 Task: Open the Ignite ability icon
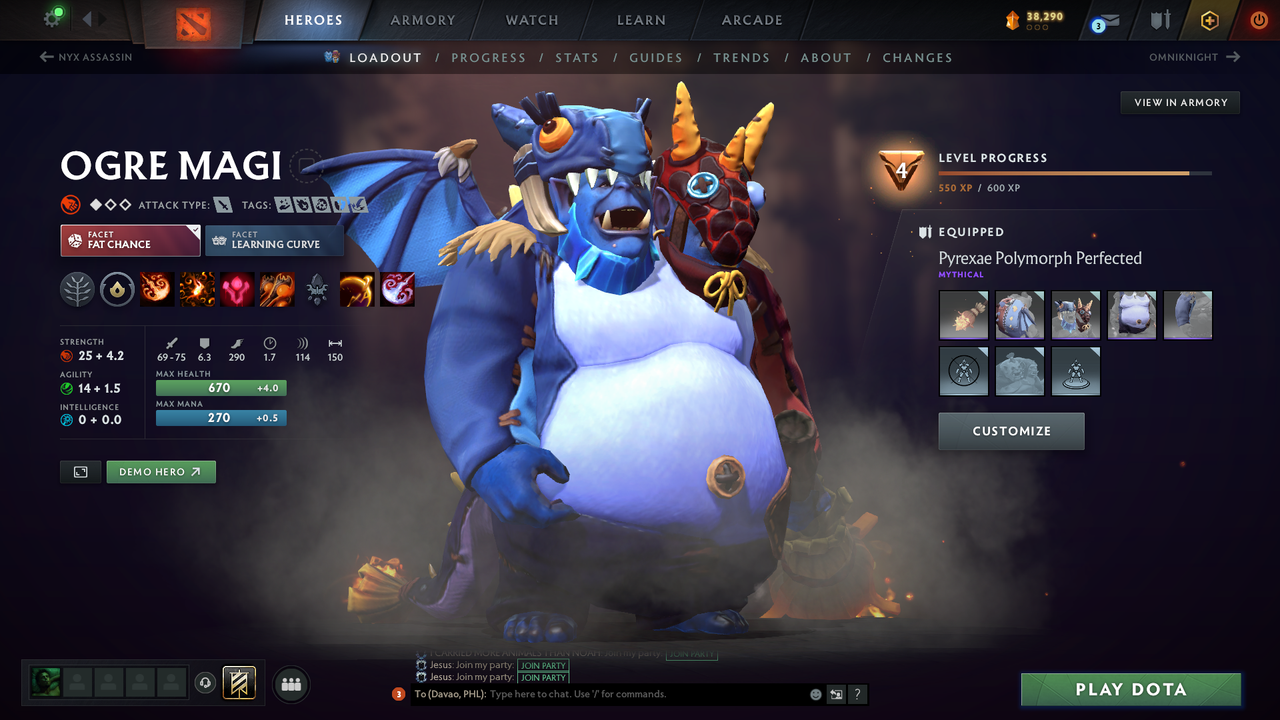[196, 289]
